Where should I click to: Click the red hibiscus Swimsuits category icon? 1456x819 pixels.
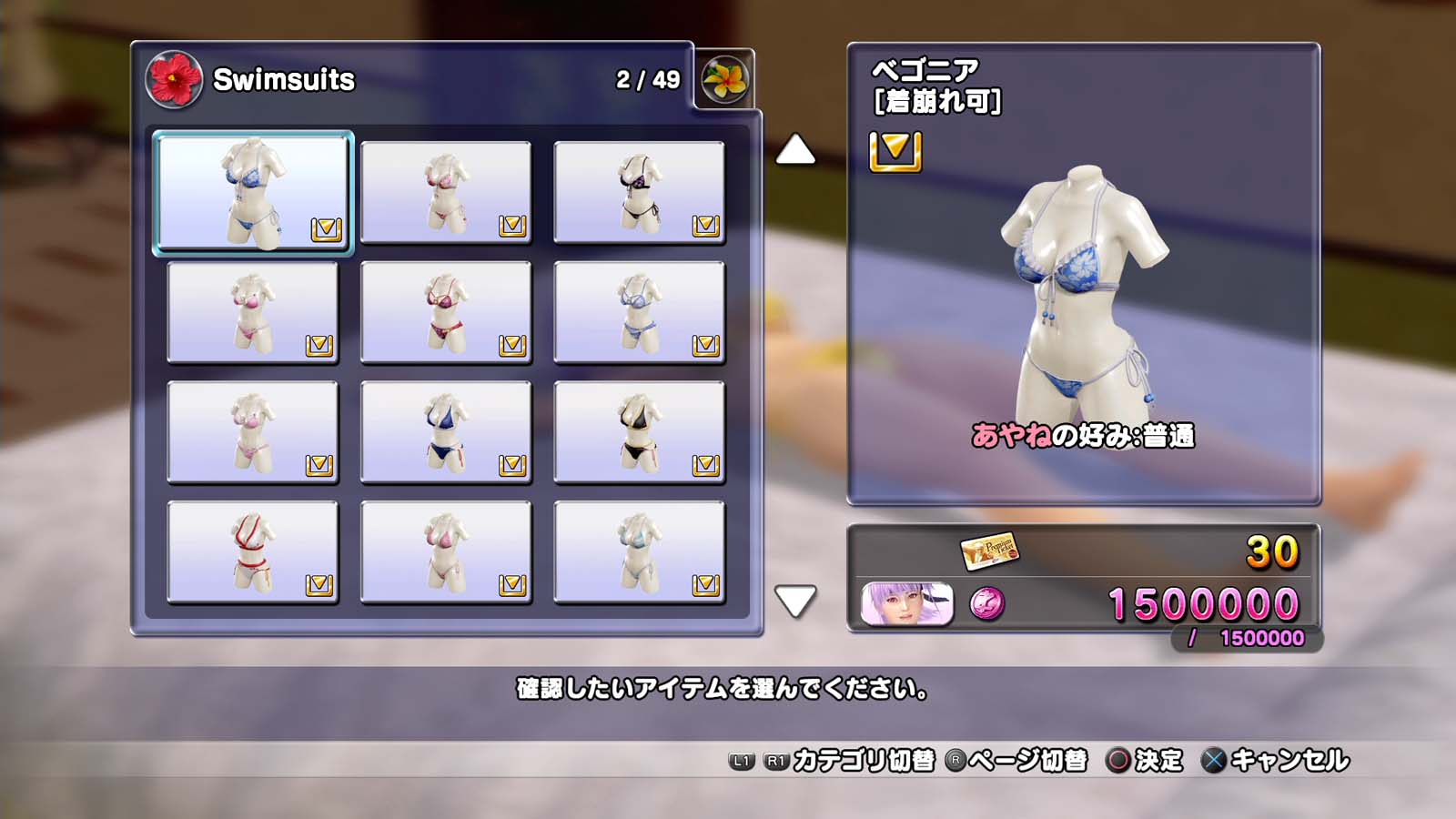(174, 79)
